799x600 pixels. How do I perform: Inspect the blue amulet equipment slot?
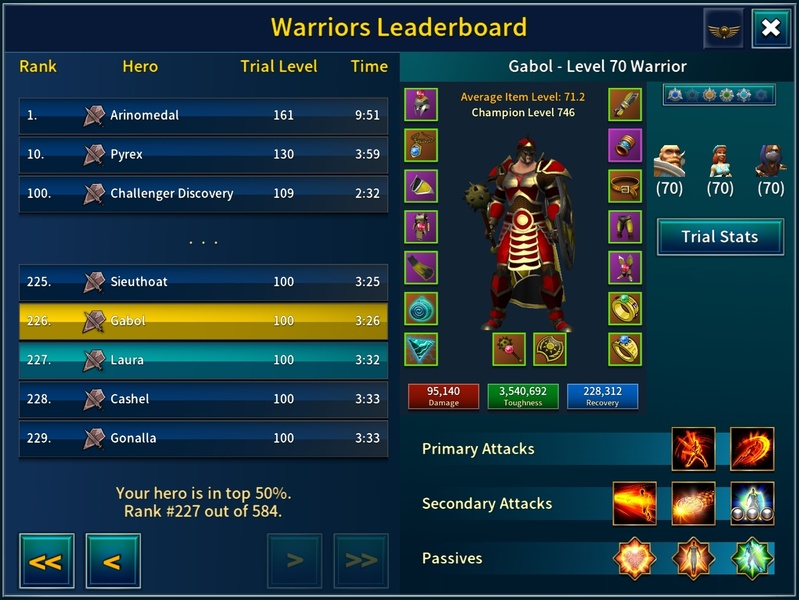(421, 145)
